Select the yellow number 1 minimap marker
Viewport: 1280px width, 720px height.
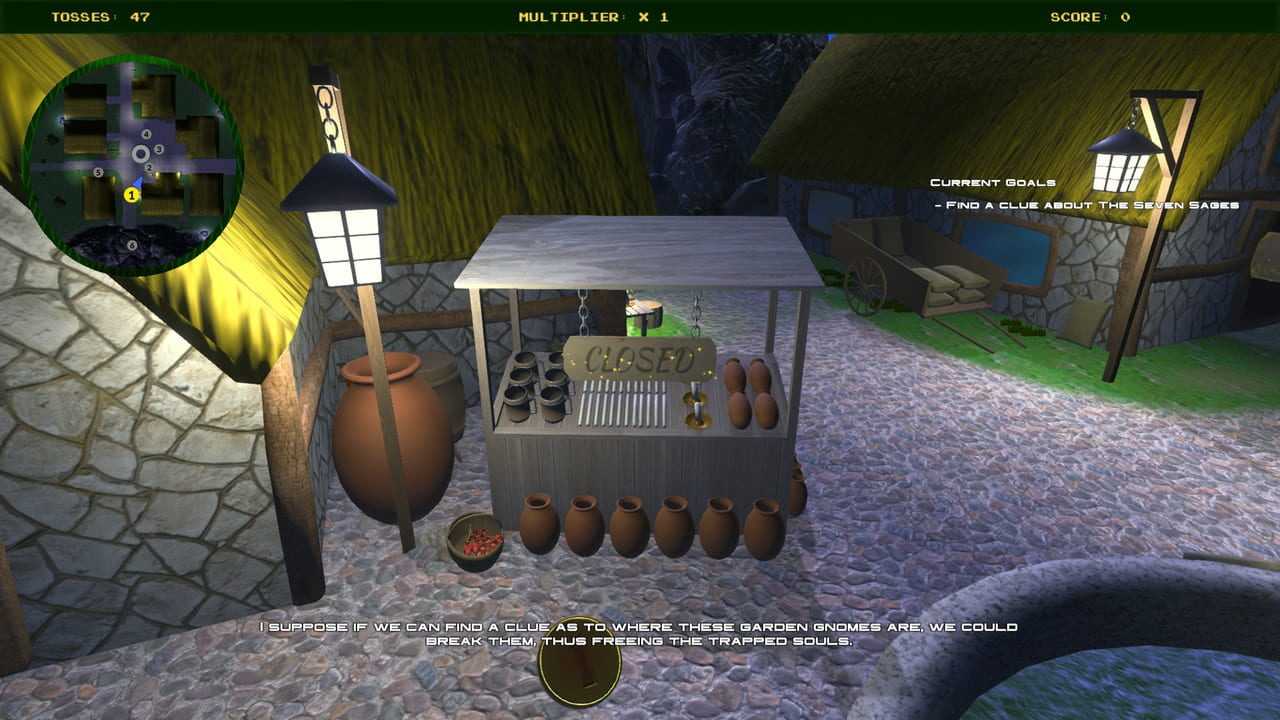tap(131, 195)
